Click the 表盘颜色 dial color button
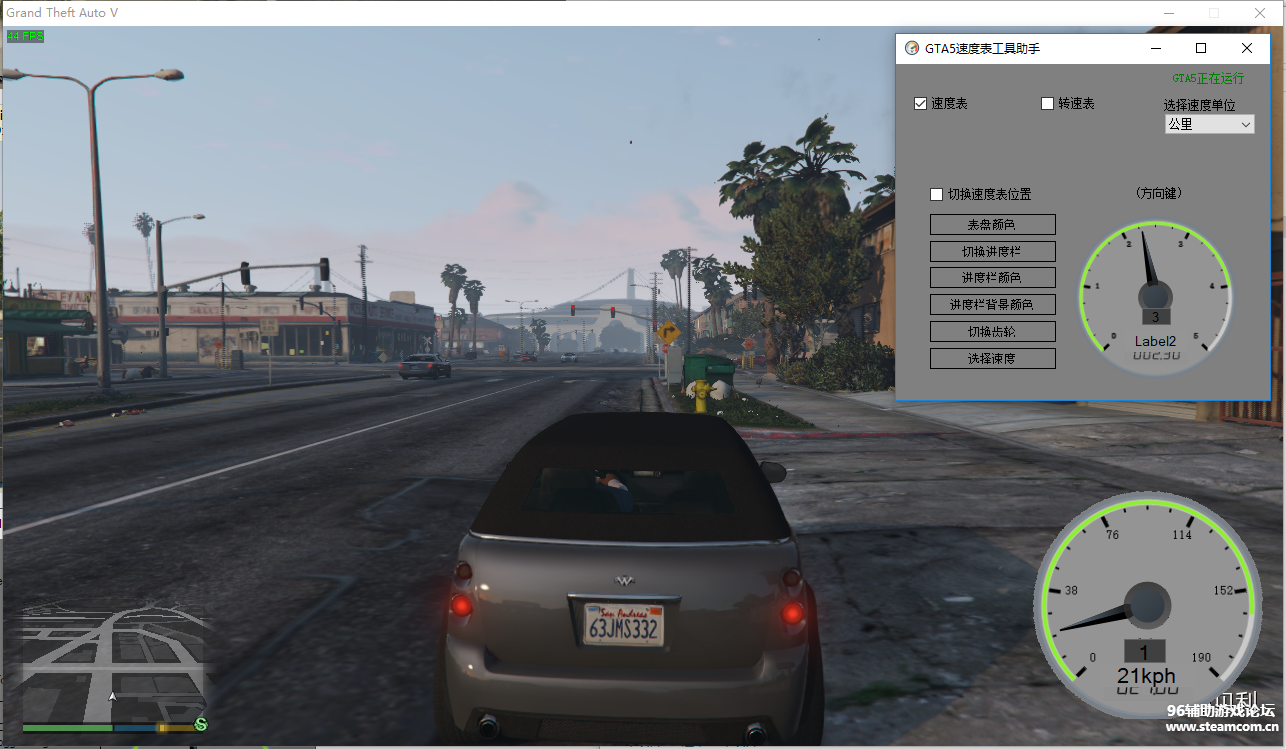 click(992, 225)
